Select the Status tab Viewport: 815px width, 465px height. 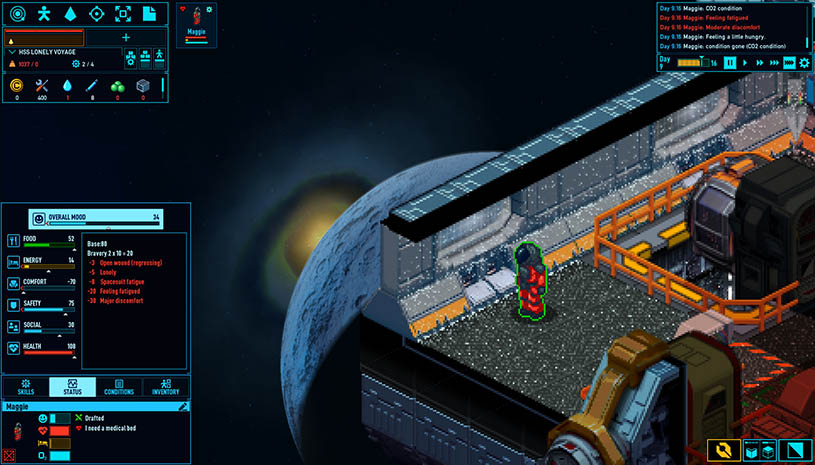72,388
